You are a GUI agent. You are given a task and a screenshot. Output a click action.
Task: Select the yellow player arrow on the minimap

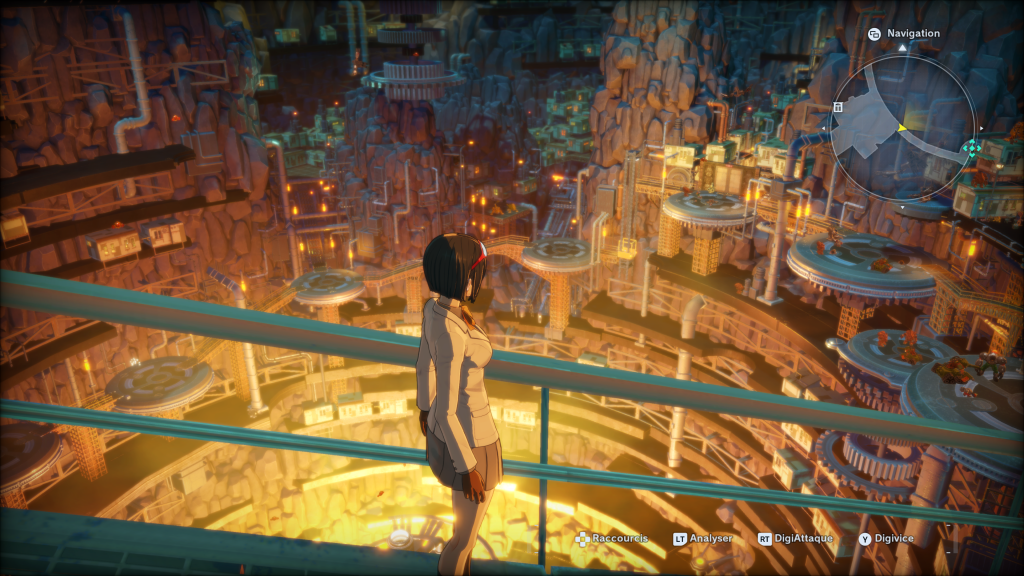(x=901, y=128)
